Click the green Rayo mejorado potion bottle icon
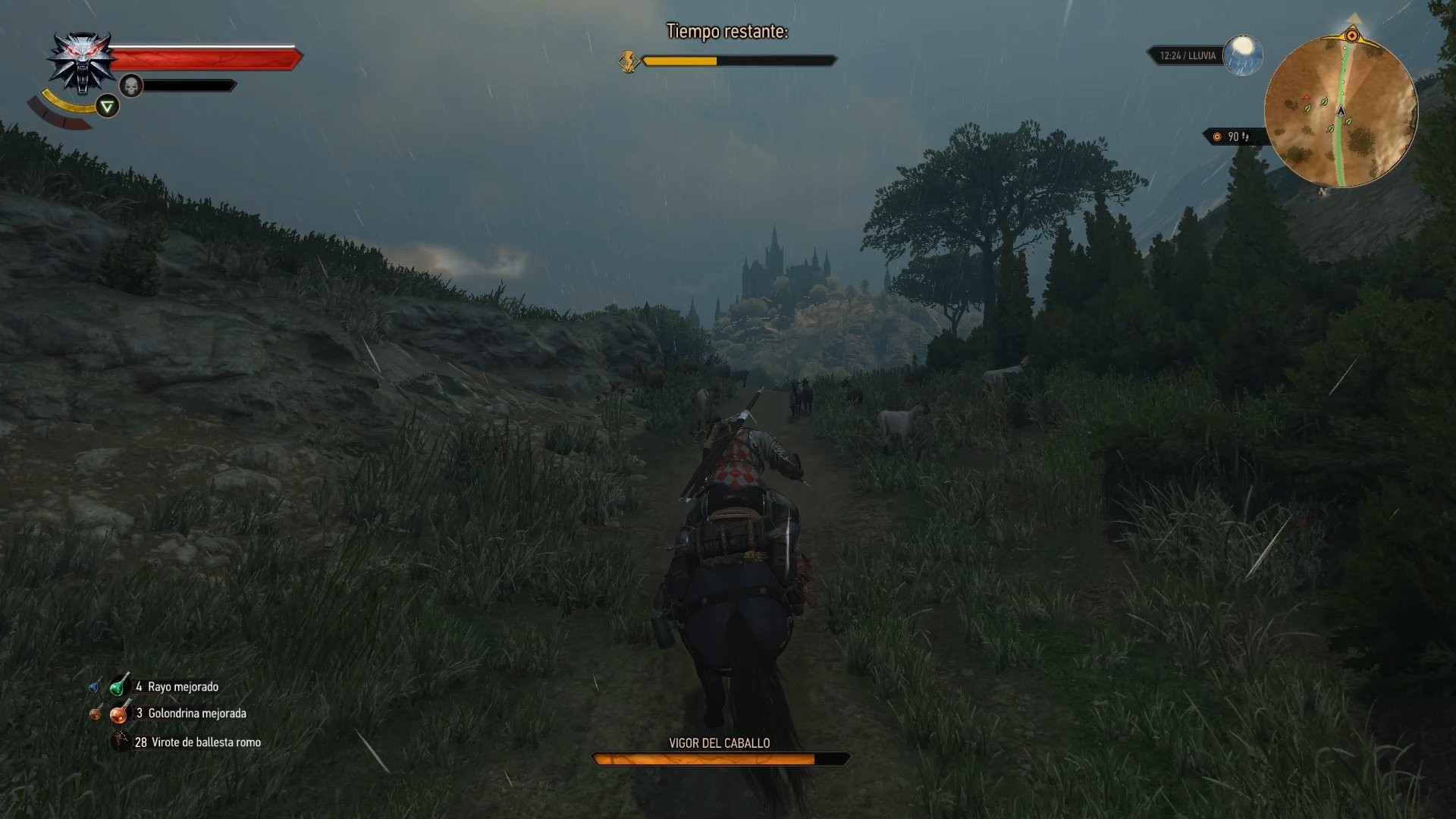The height and width of the screenshot is (819, 1456). pyautogui.click(x=118, y=686)
